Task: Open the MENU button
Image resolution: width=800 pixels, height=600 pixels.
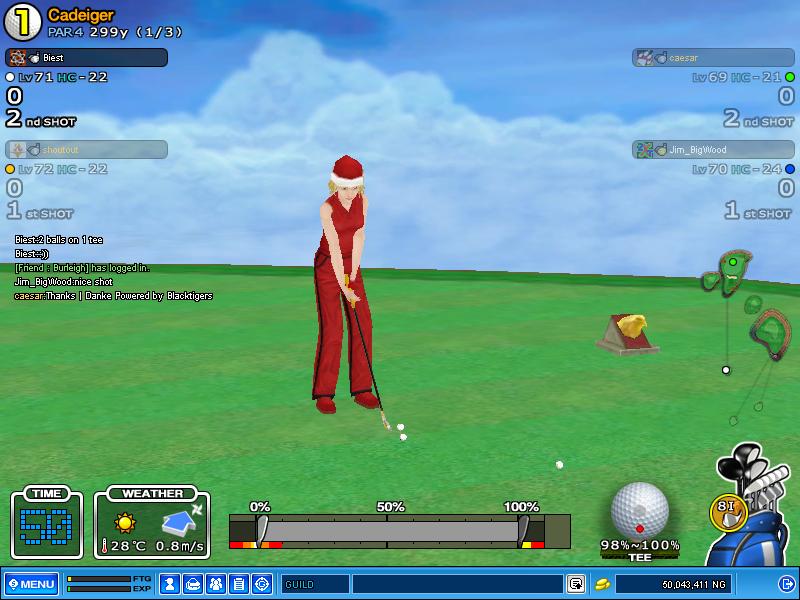Action: pyautogui.click(x=31, y=584)
